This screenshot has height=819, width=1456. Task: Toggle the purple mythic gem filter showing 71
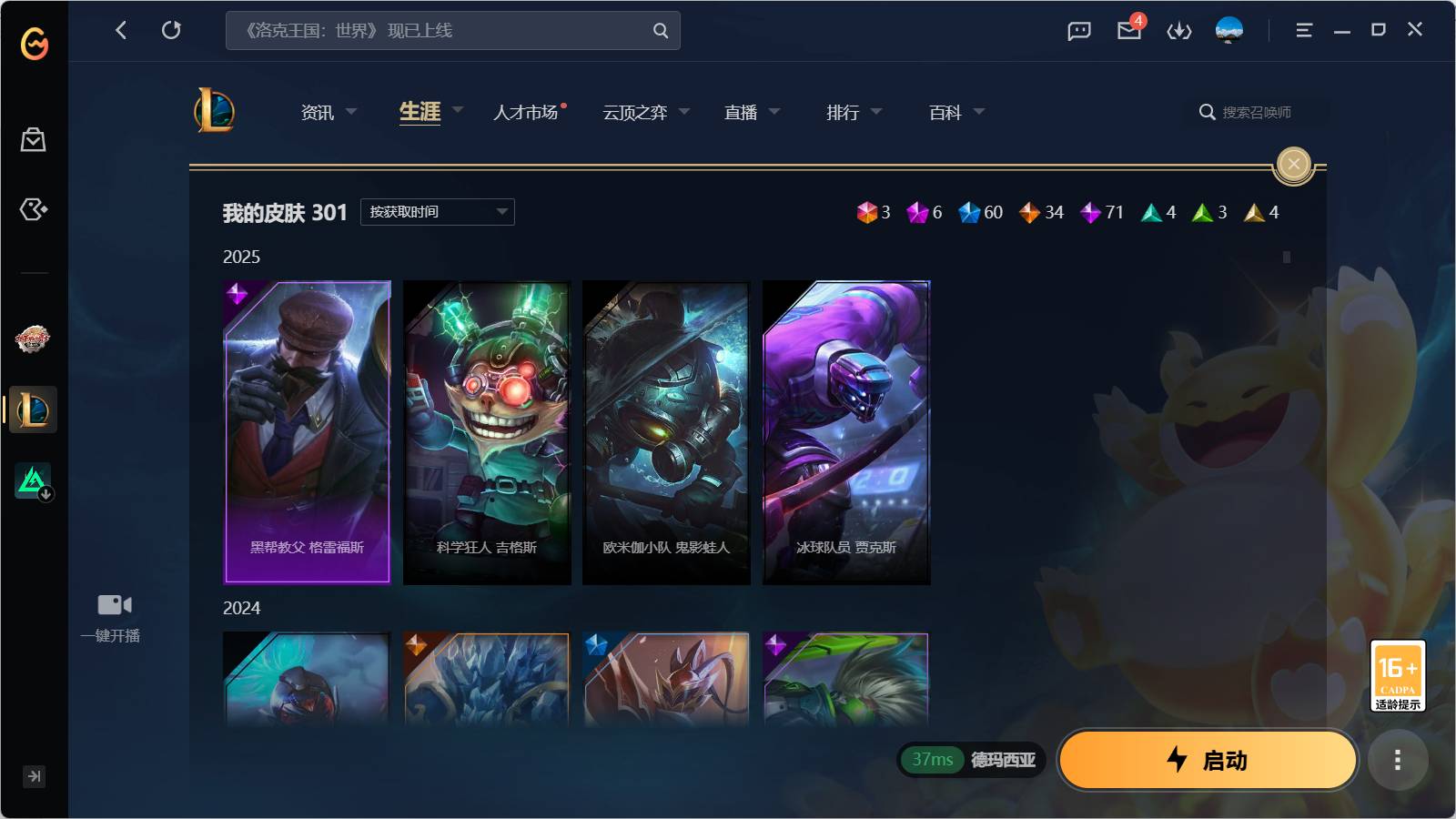coord(1091,212)
